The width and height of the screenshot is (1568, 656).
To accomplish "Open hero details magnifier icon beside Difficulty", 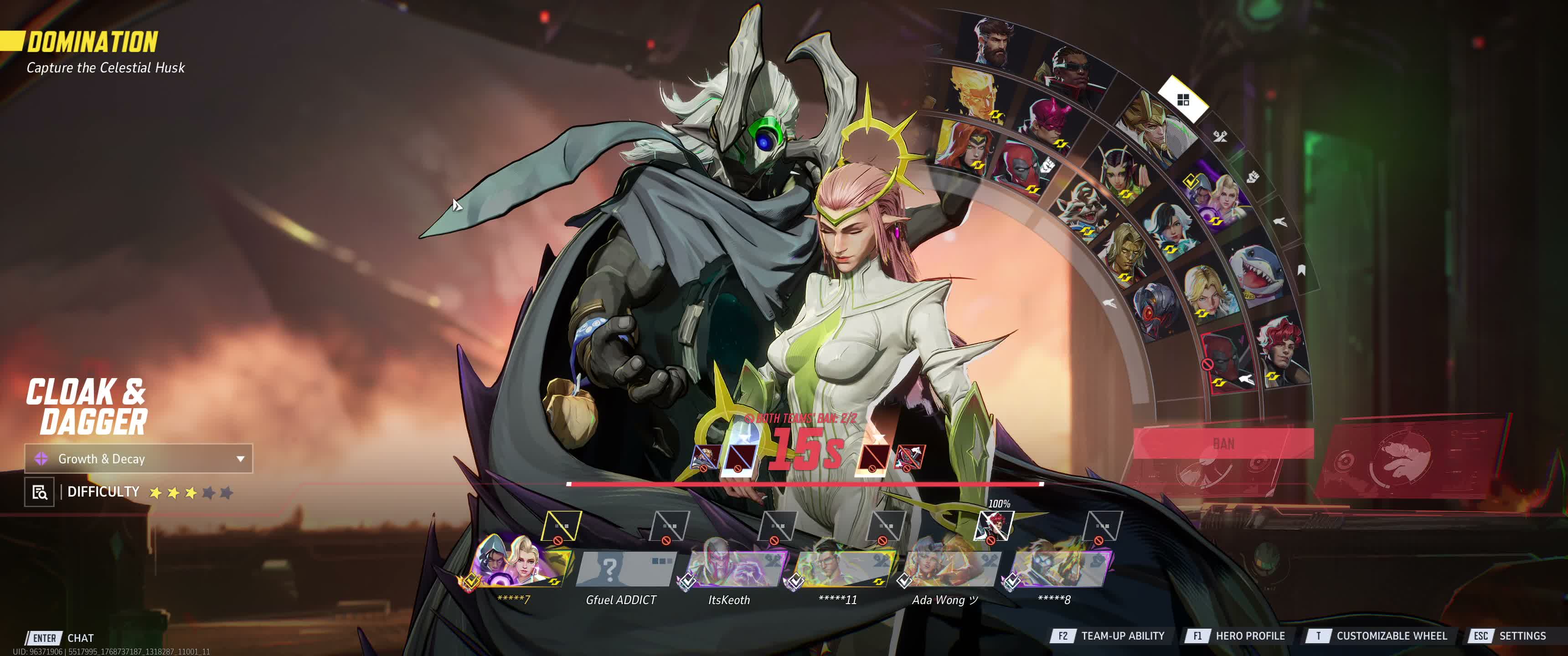I will coord(40,492).
